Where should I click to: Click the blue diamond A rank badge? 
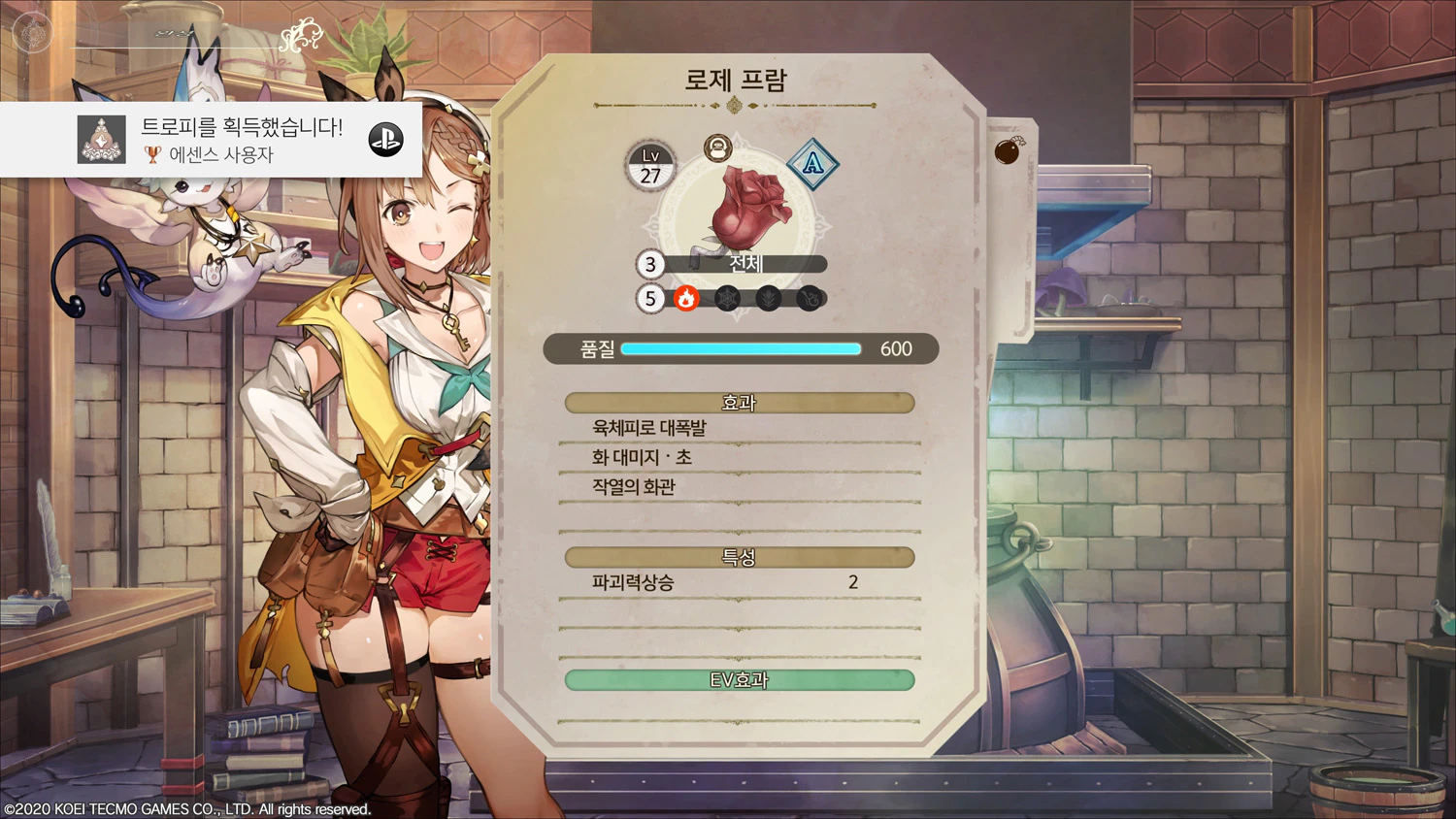811,163
